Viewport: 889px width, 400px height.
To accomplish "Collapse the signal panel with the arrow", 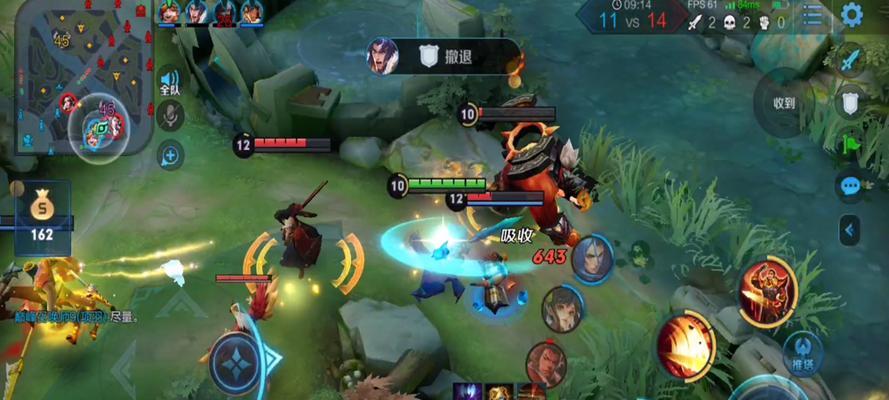I will click(x=850, y=230).
